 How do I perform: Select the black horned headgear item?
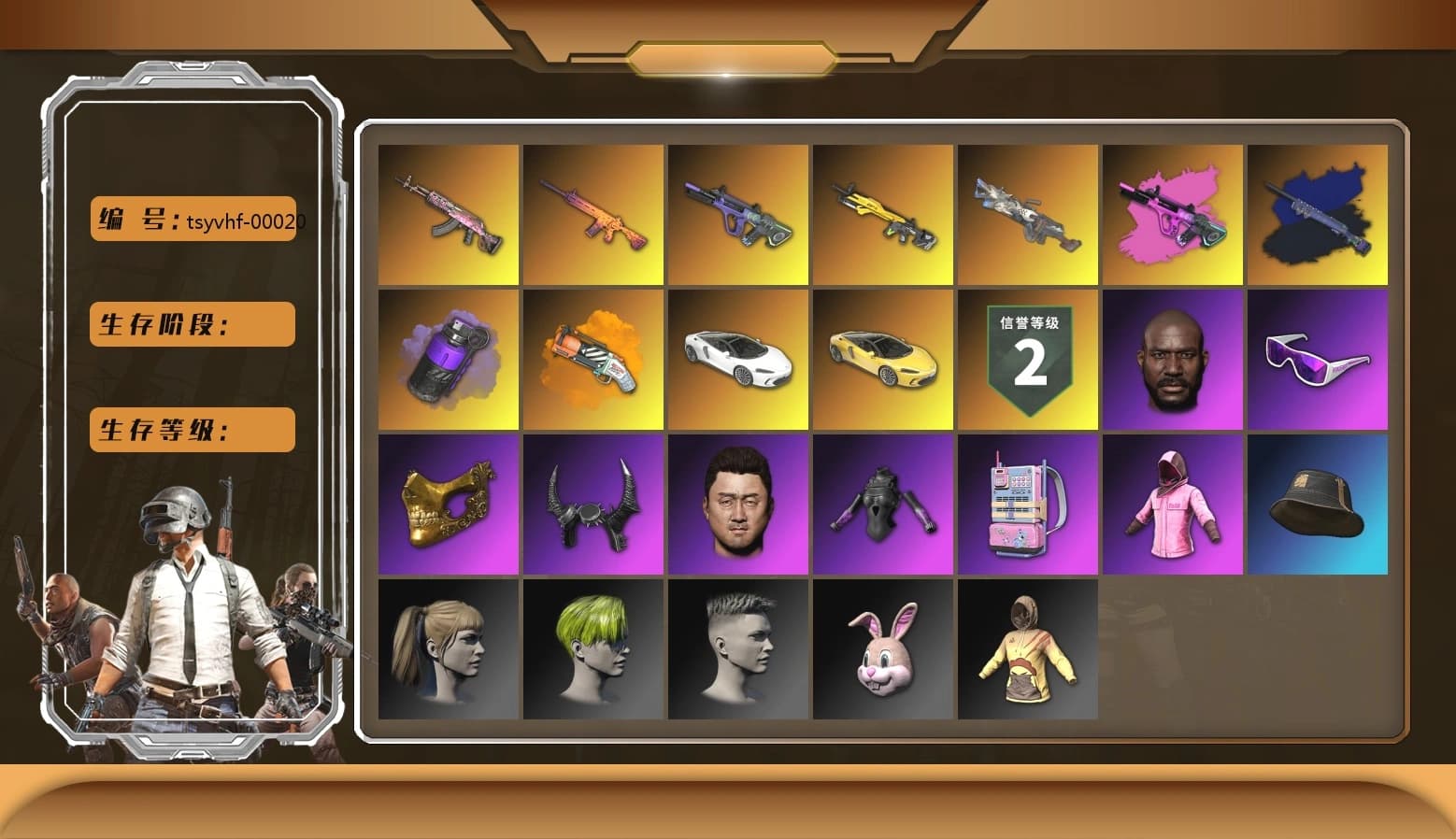592,504
